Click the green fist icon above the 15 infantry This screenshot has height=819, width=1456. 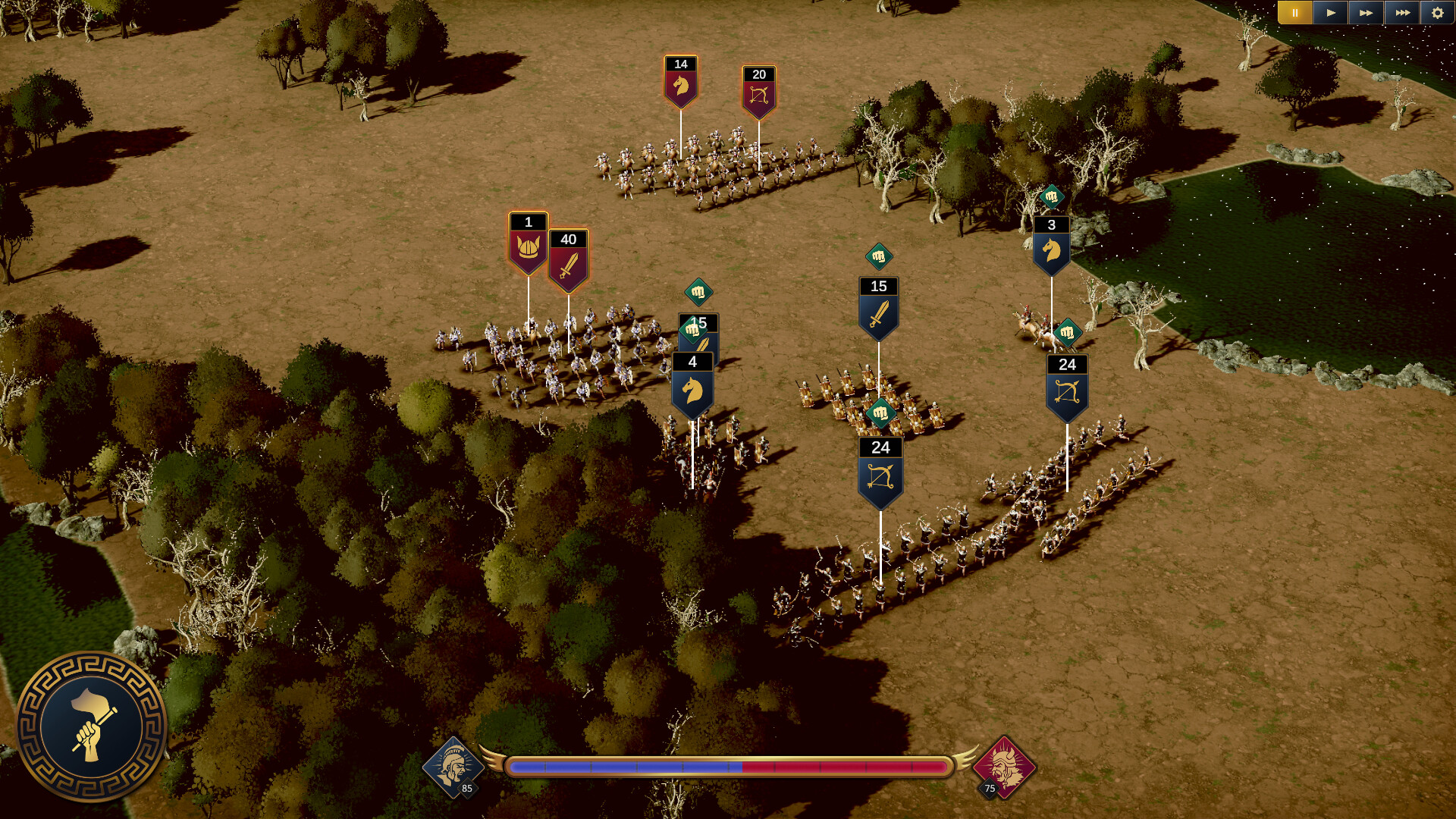click(879, 256)
